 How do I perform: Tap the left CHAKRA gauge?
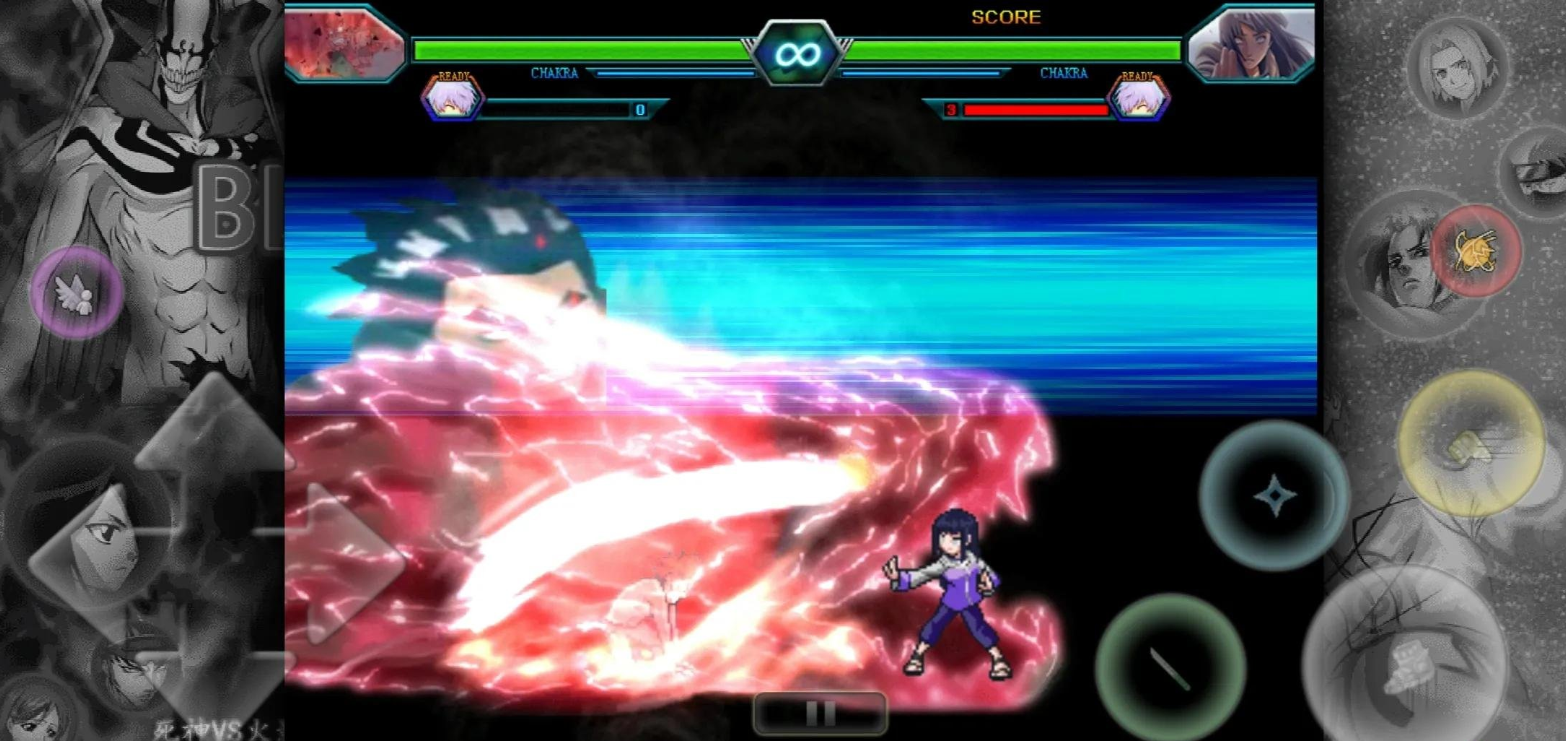click(555, 73)
